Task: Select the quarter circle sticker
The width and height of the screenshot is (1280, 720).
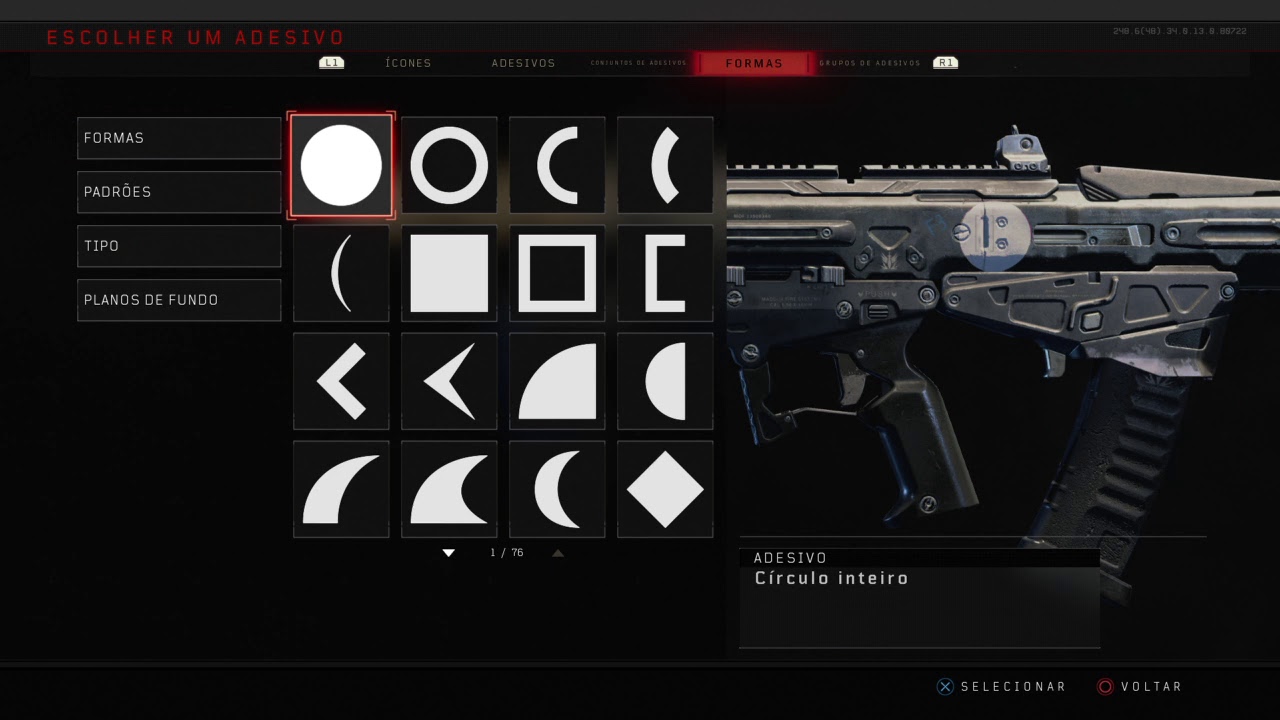Action: pyautogui.click(x=557, y=381)
